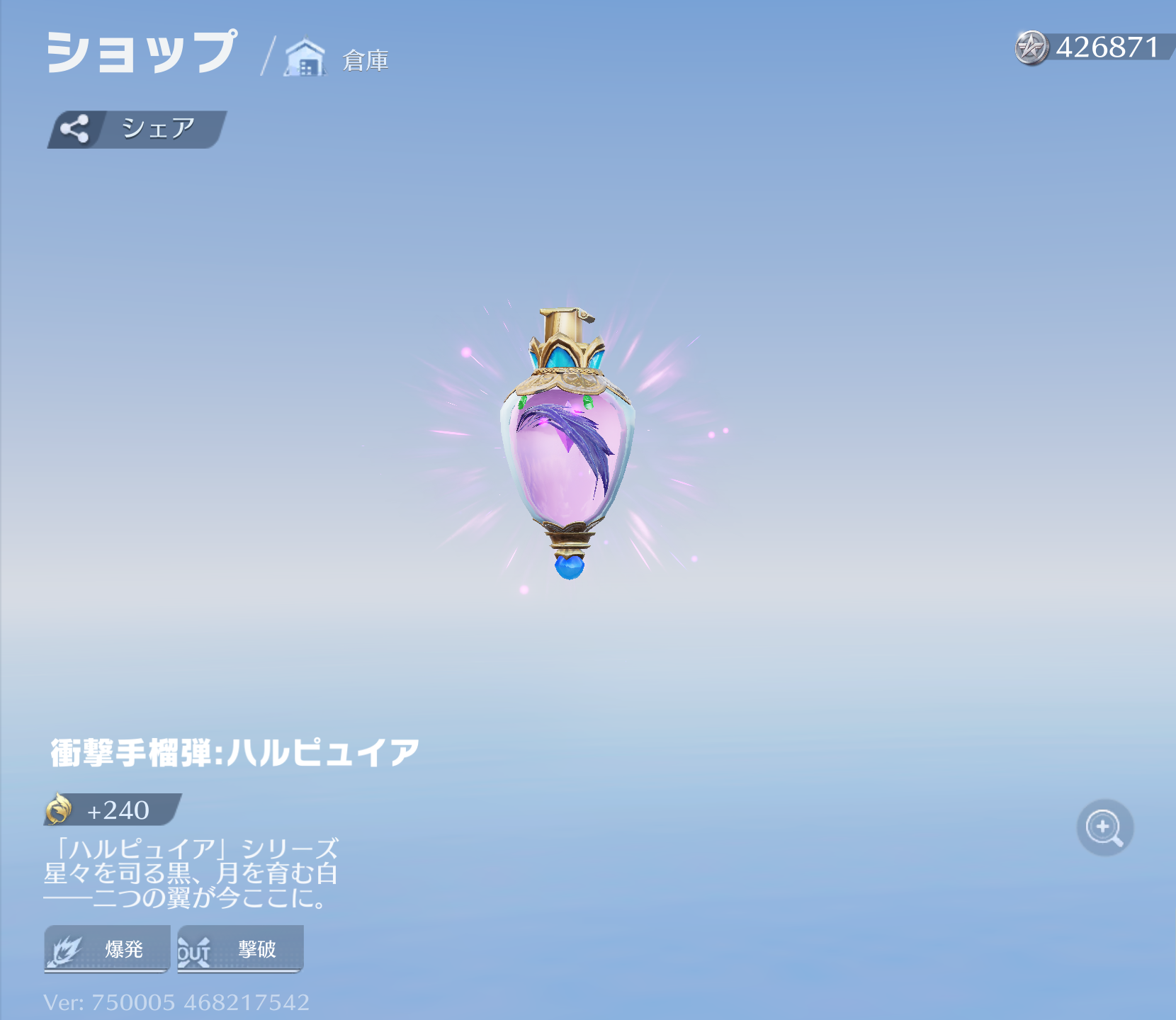Click the share network icon beside シェア
This screenshot has height=1020, width=1176.
[x=76, y=127]
